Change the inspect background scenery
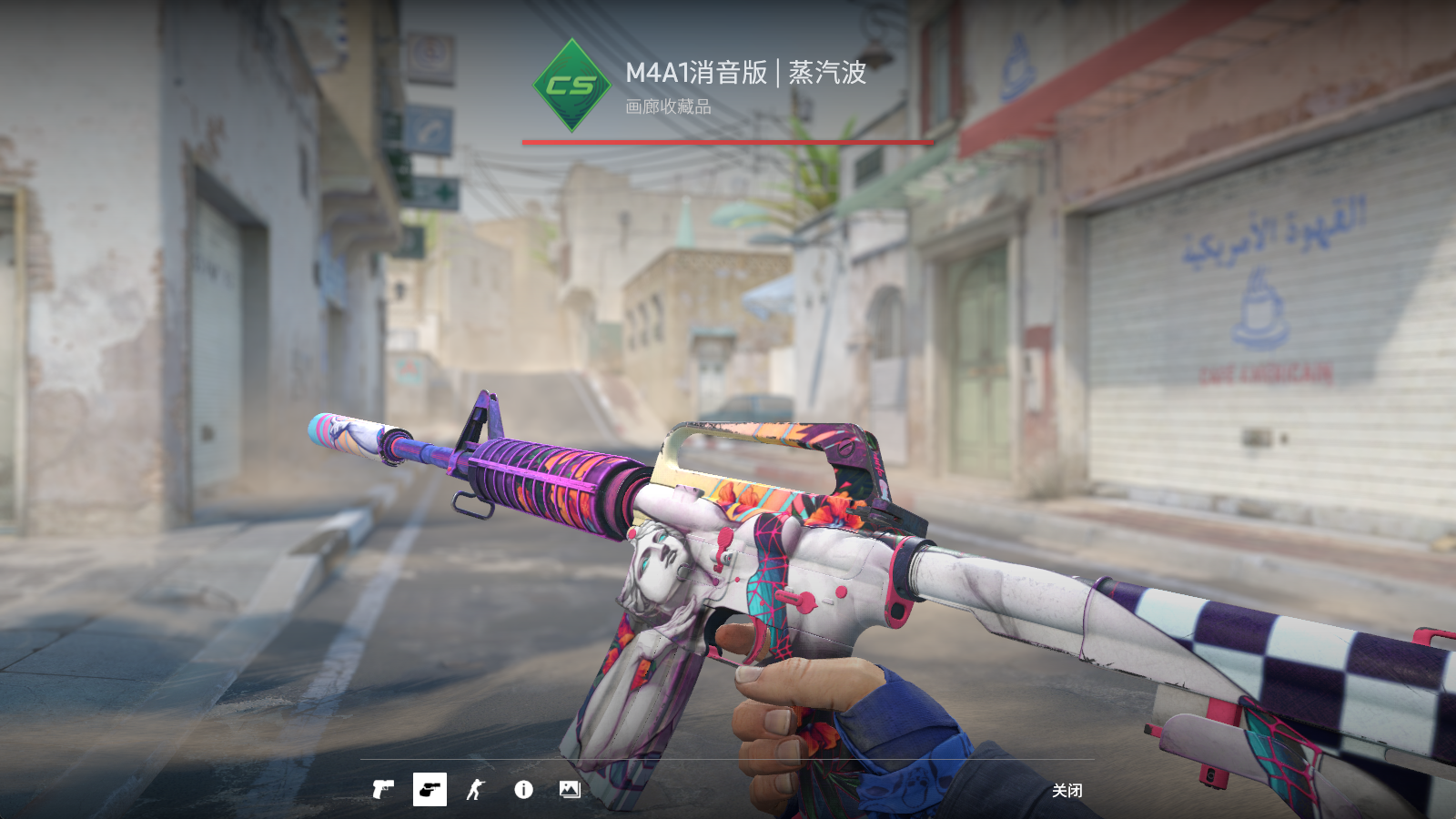Image resolution: width=1456 pixels, height=819 pixels. [570, 789]
